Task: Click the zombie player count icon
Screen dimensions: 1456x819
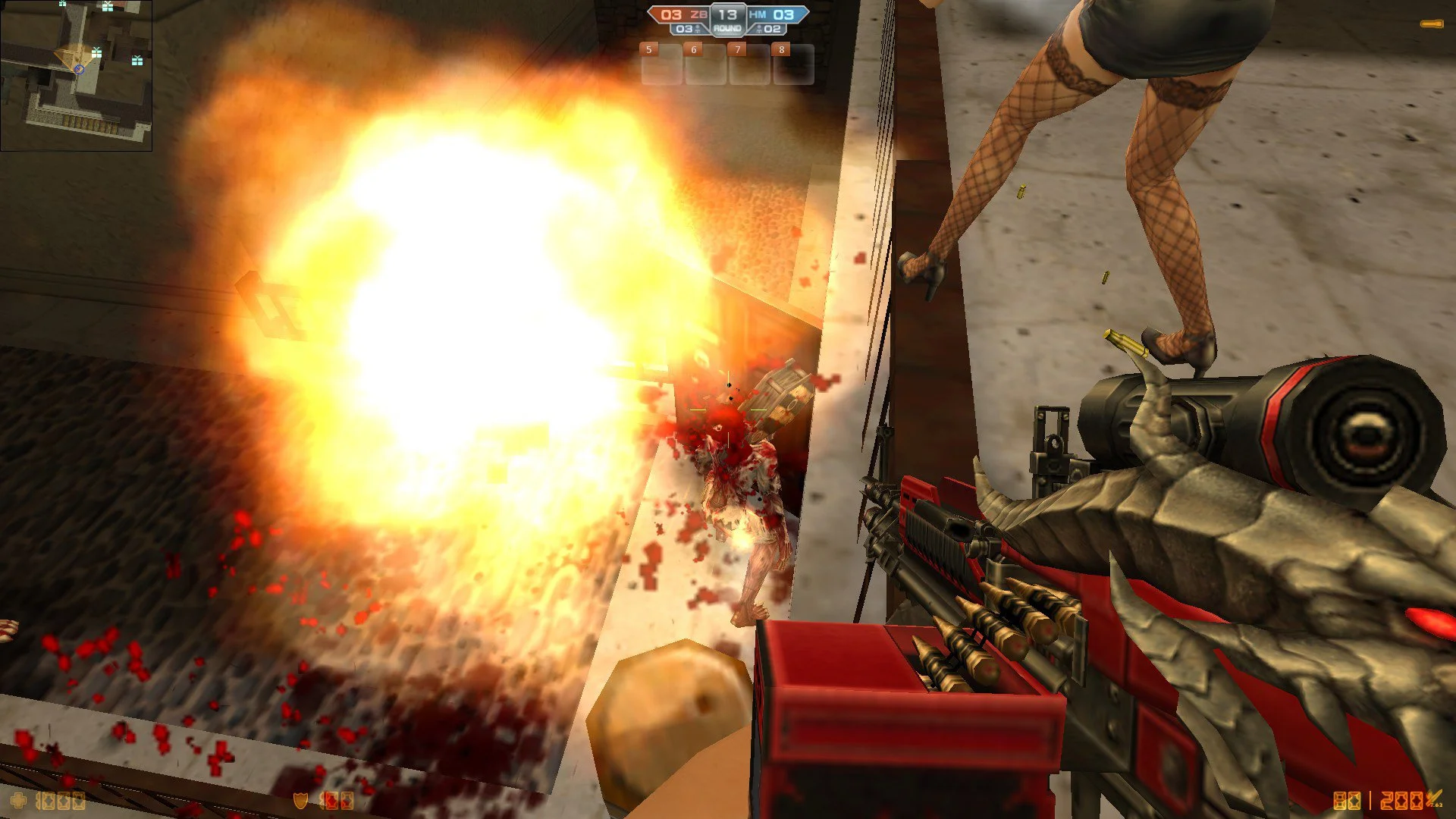Action: click(x=698, y=30)
